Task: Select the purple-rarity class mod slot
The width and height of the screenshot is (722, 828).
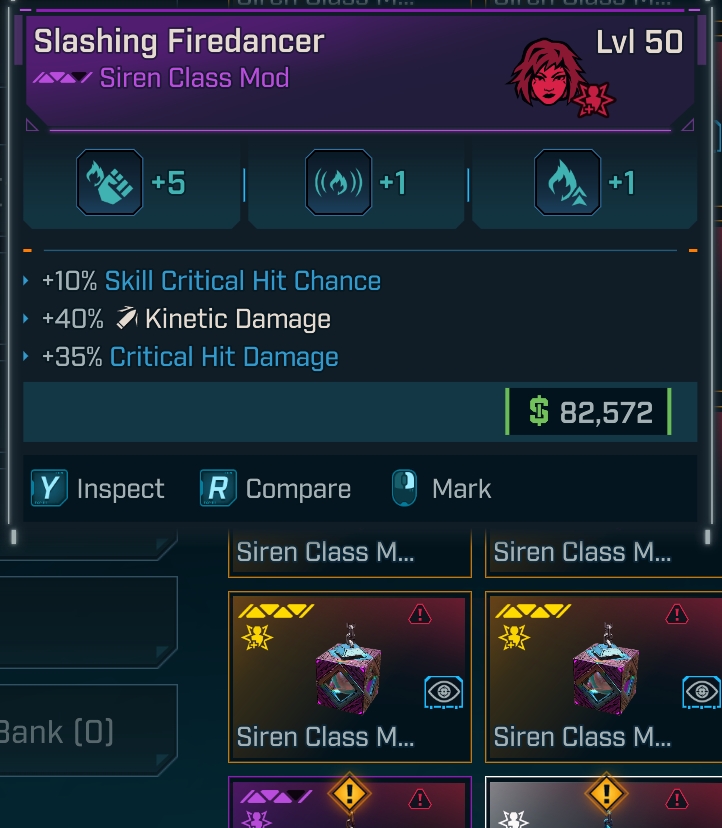Action: pyautogui.click(x=349, y=806)
